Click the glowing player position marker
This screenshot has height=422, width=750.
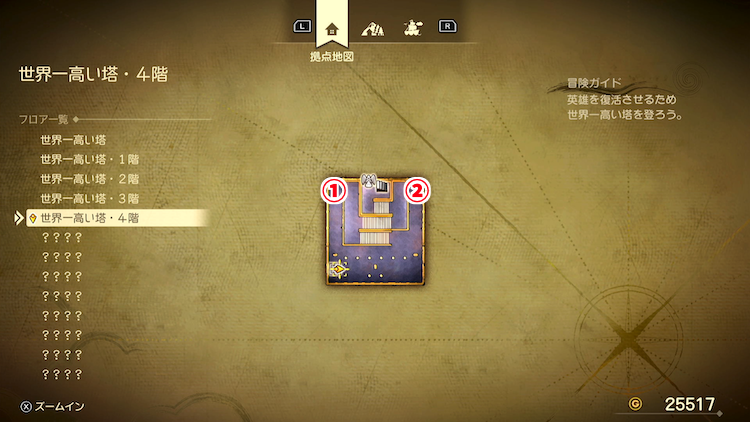(339, 268)
